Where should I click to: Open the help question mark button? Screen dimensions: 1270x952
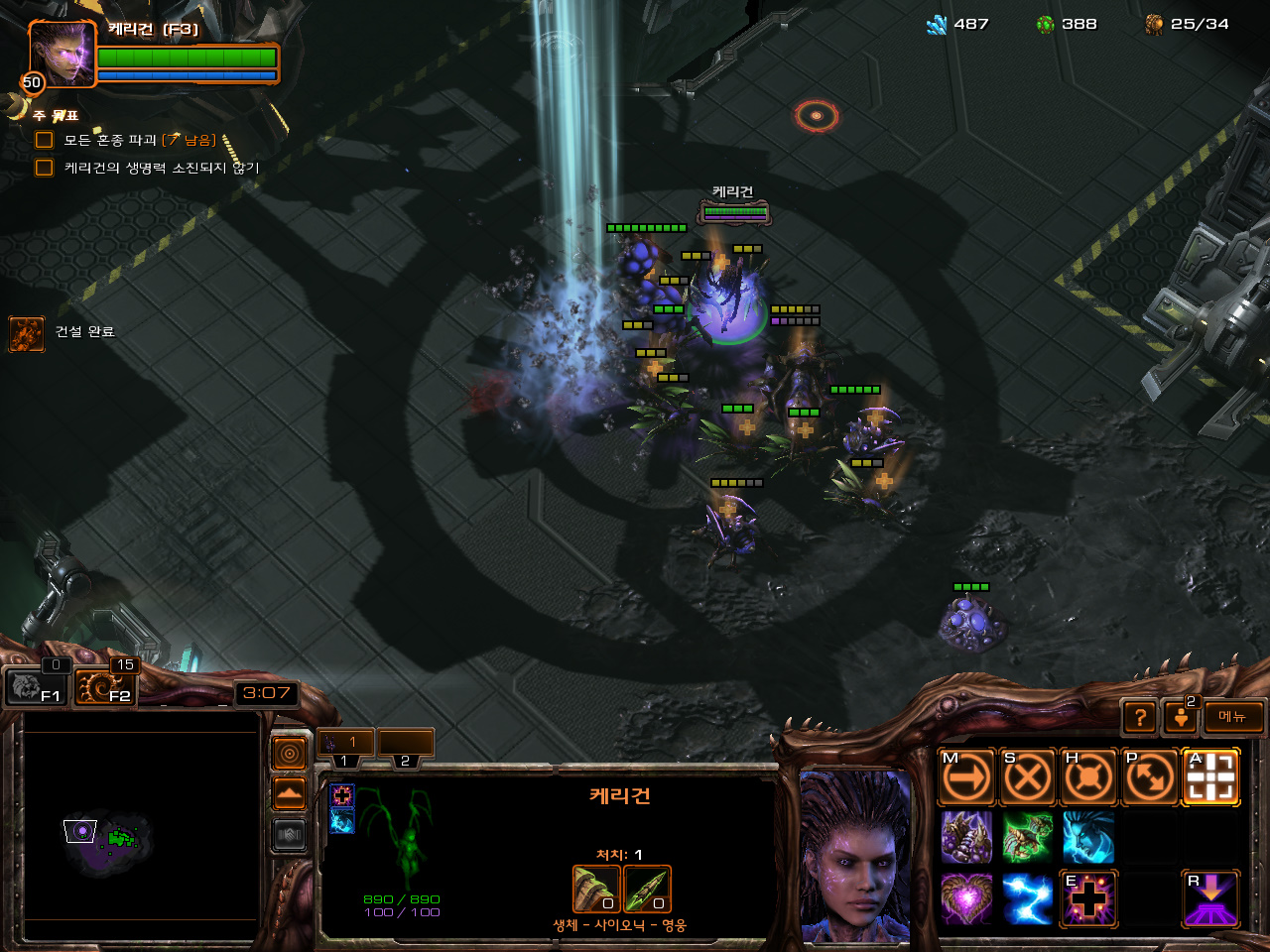pos(1140,717)
